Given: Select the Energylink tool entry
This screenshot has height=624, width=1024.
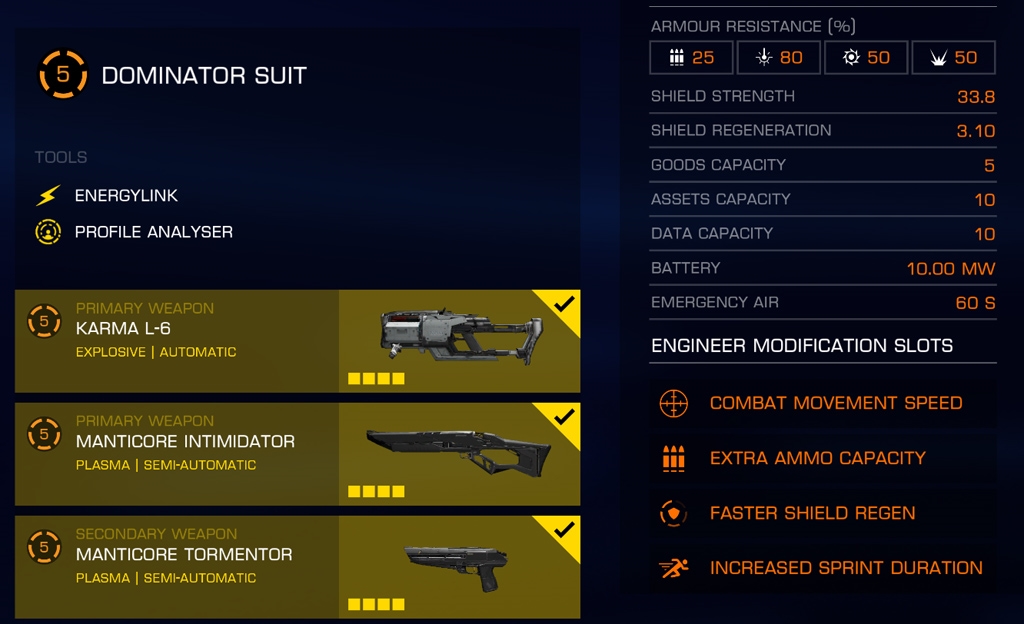Looking at the screenshot, I should tap(126, 196).
